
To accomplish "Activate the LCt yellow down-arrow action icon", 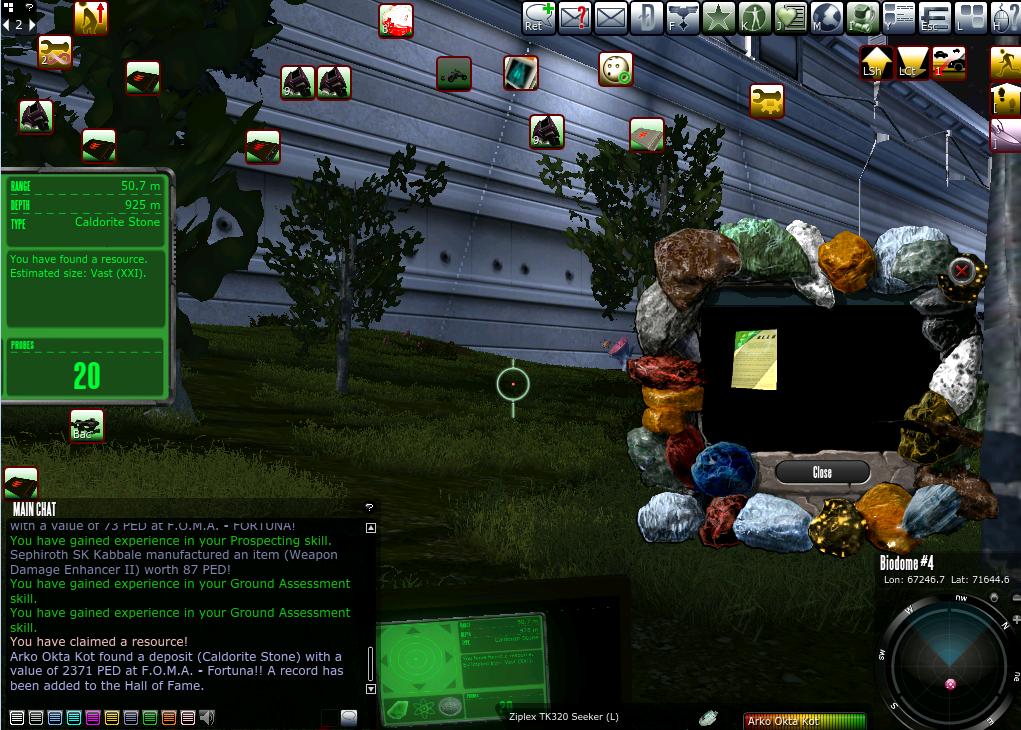I will click(x=911, y=63).
